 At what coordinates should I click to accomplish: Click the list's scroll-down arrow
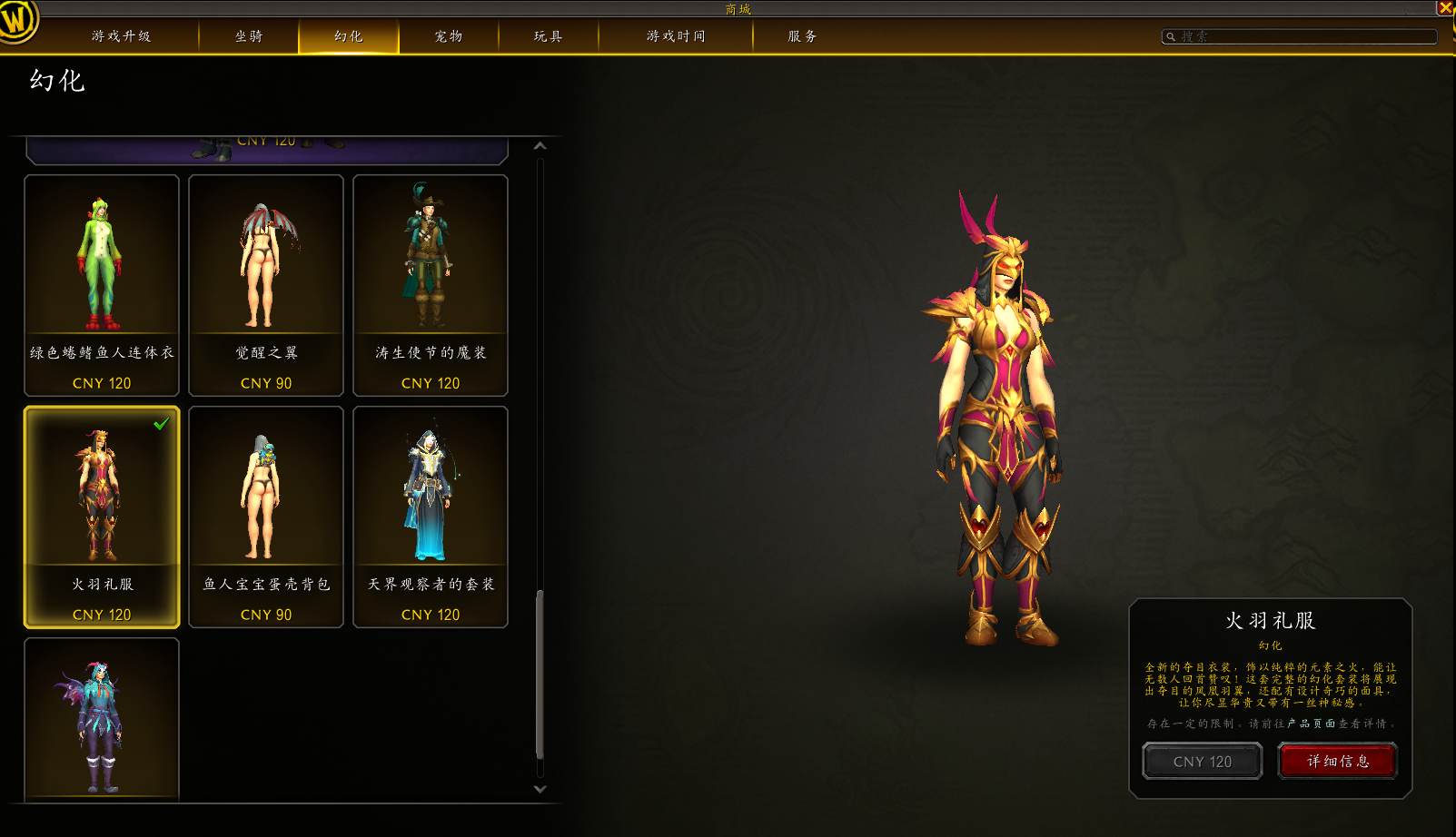click(540, 790)
